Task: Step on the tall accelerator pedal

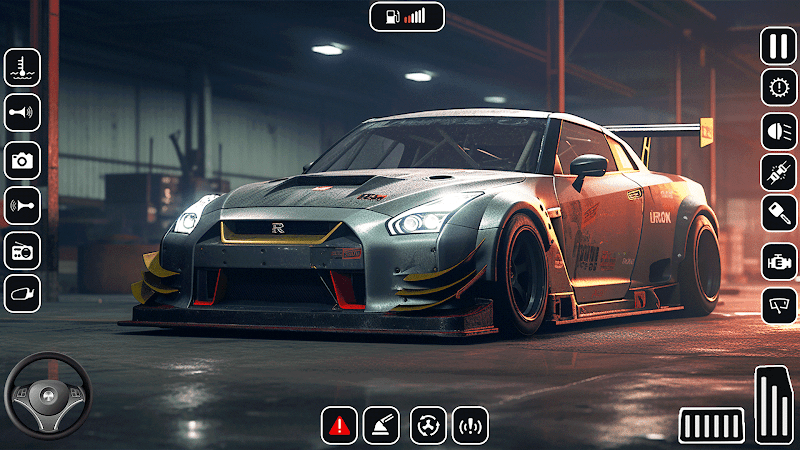Action: (773, 405)
